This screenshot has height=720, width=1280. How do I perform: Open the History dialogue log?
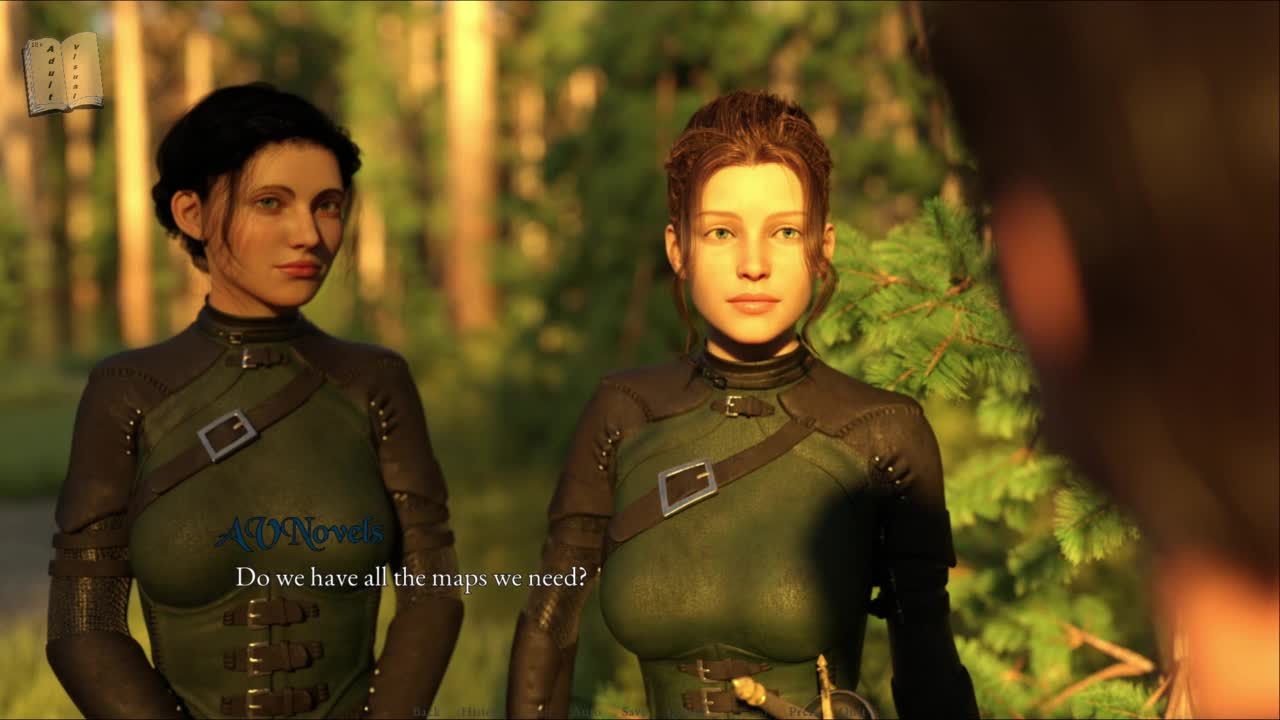point(475,711)
